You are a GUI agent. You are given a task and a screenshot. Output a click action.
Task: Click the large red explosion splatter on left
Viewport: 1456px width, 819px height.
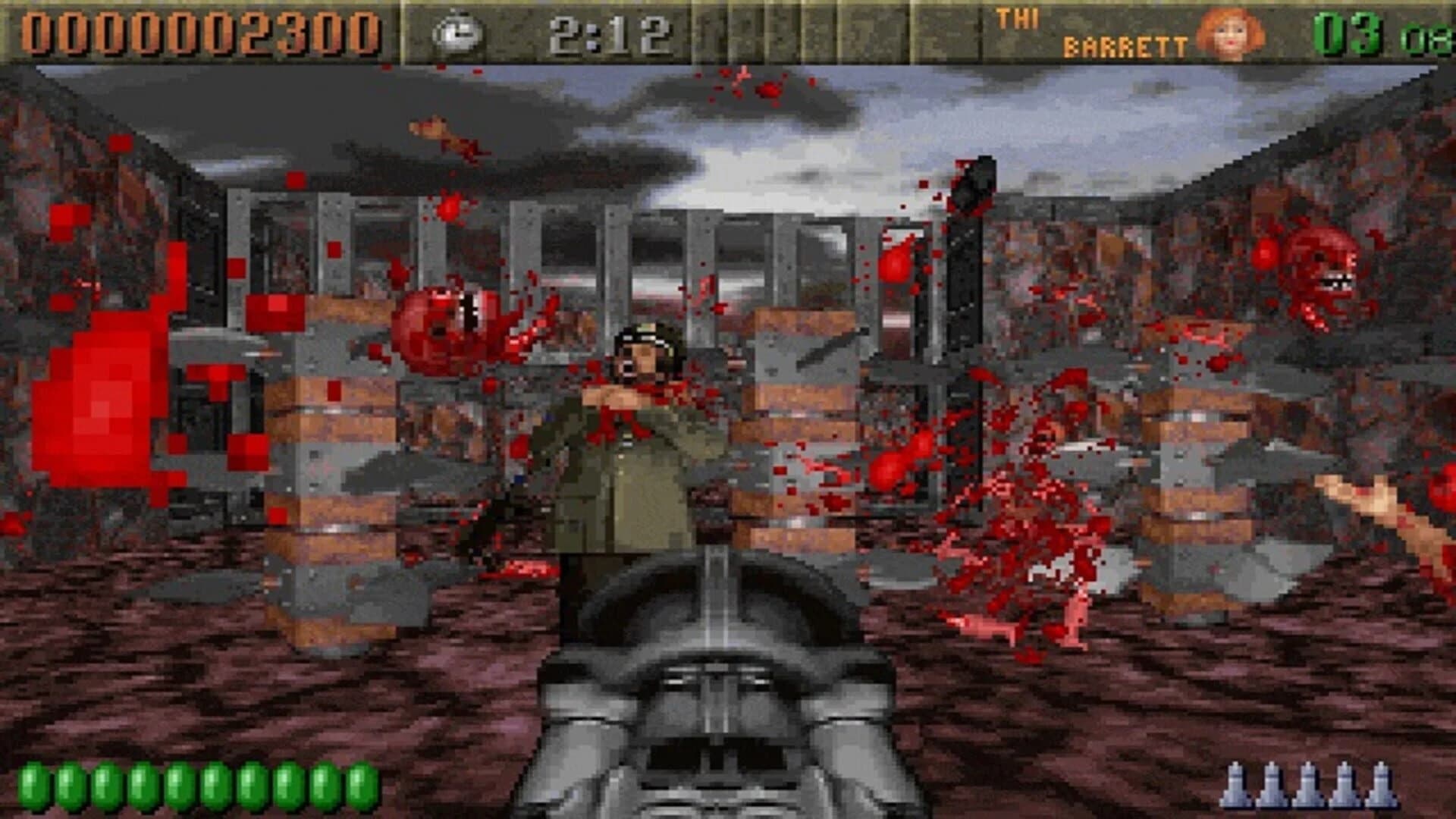pyautogui.click(x=99, y=394)
